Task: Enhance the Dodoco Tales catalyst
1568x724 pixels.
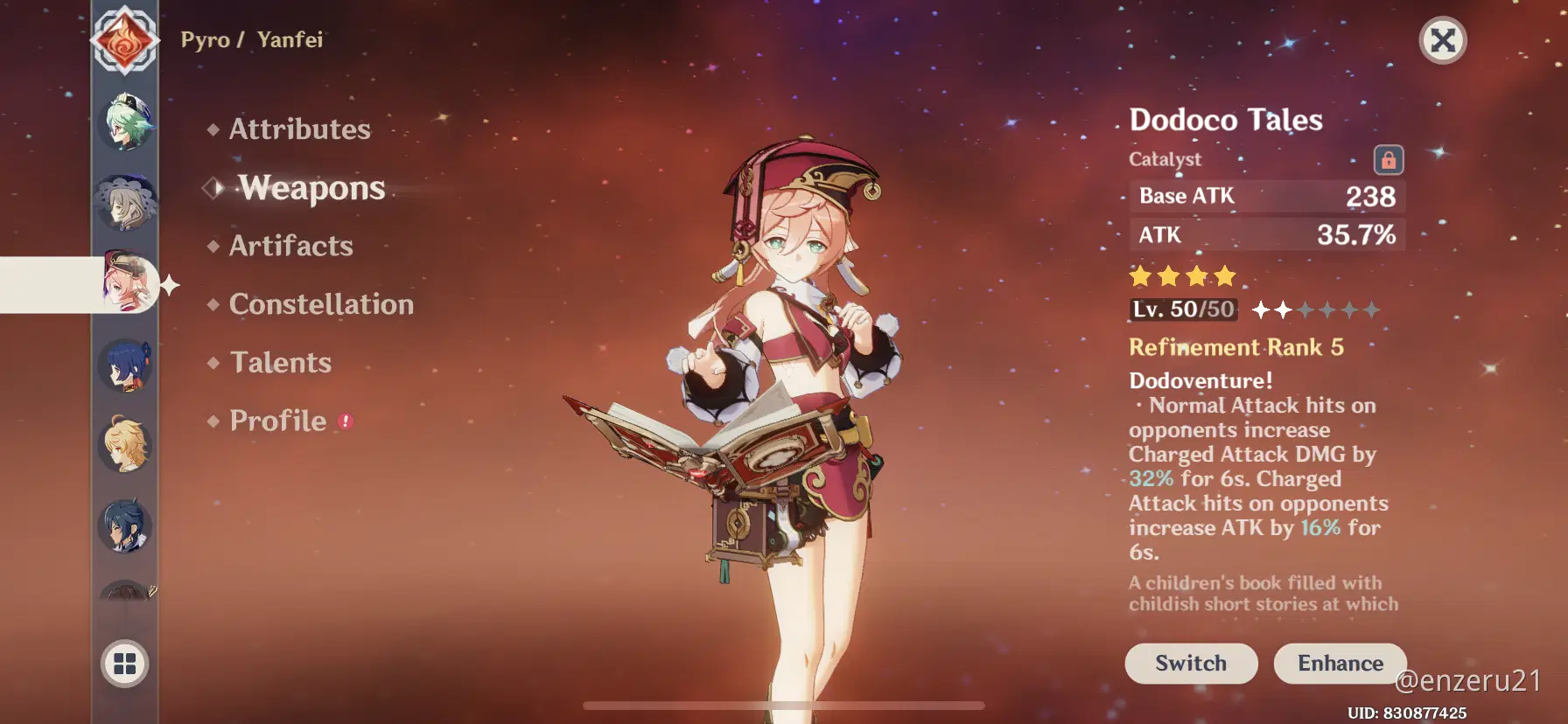Action: coord(1340,664)
